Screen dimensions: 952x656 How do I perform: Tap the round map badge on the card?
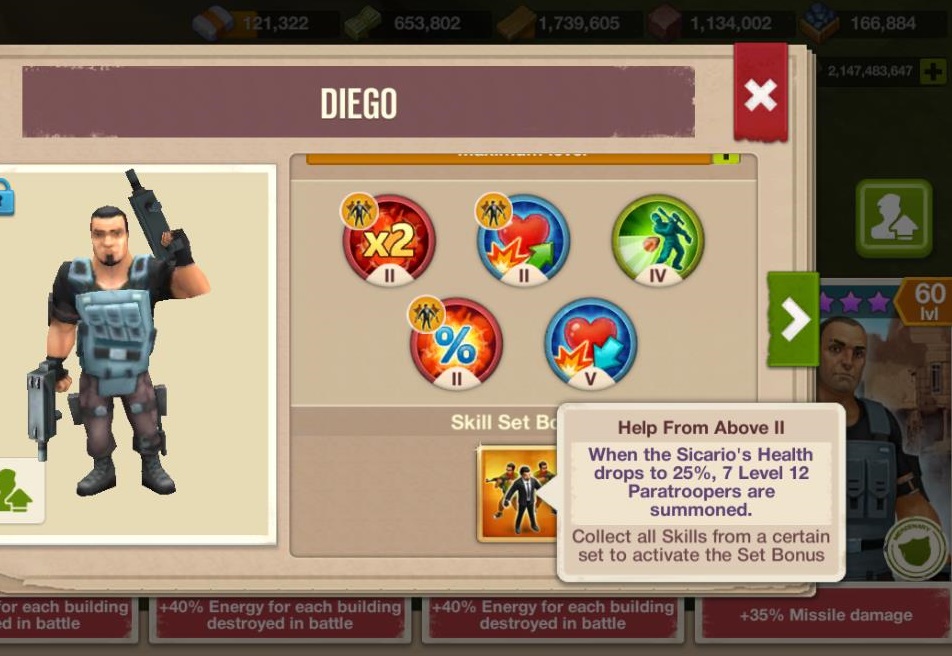tap(914, 548)
